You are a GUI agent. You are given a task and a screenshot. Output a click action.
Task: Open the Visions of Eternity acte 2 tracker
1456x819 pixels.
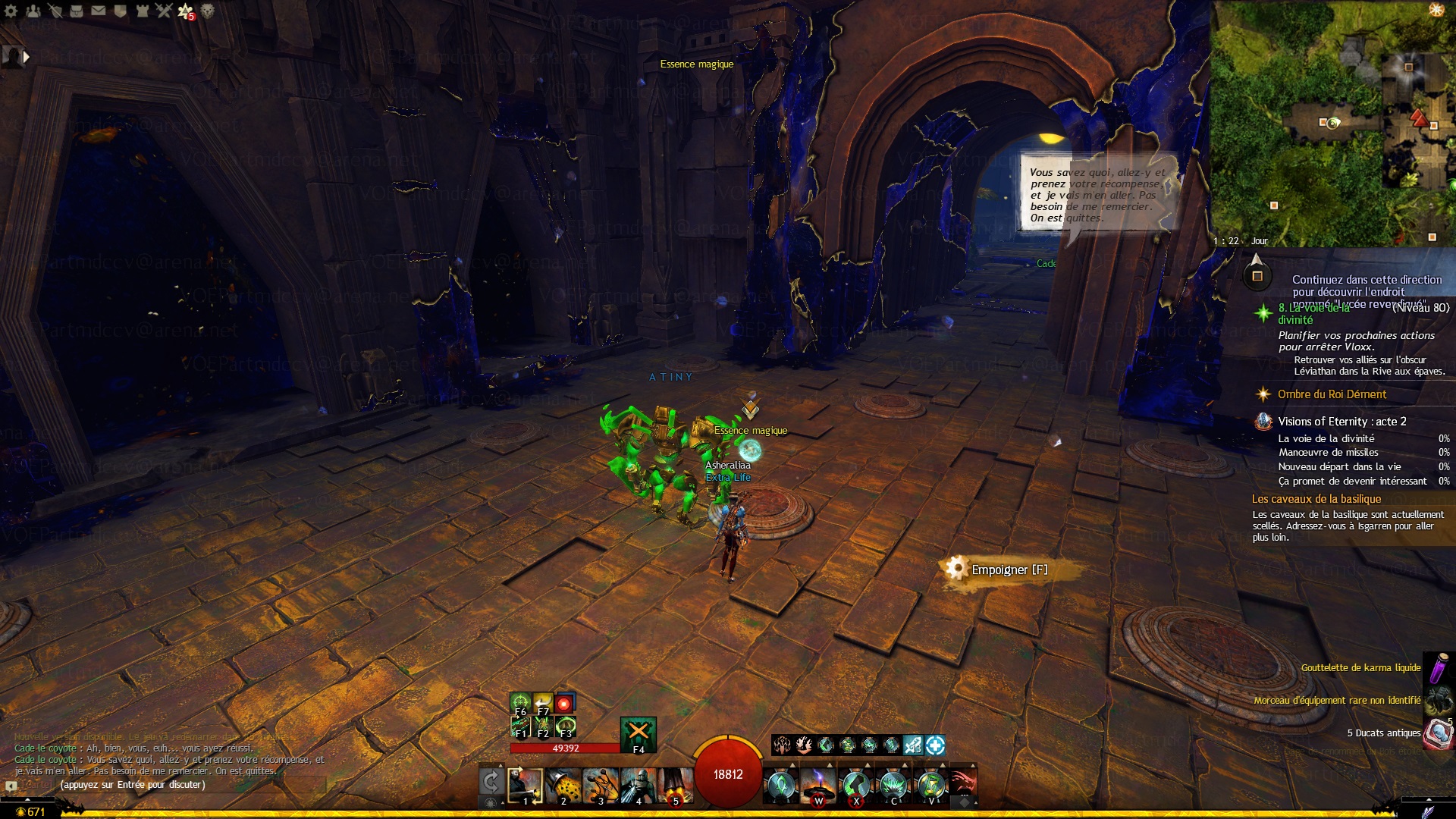[1341, 422]
